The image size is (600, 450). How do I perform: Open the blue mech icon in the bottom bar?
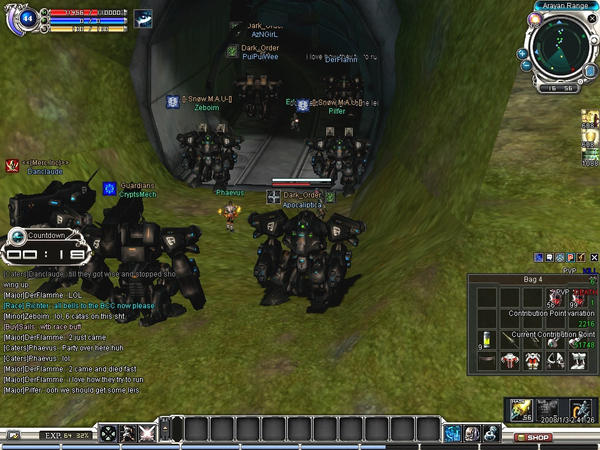coord(453,433)
